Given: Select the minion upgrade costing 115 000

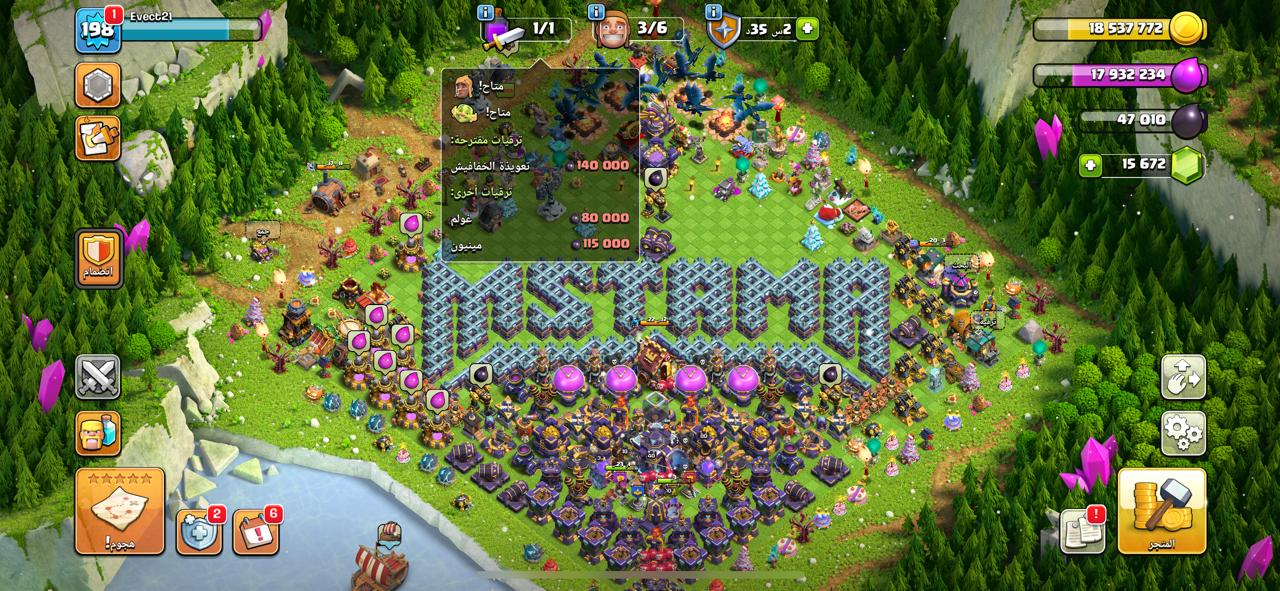Looking at the screenshot, I should (x=540, y=243).
